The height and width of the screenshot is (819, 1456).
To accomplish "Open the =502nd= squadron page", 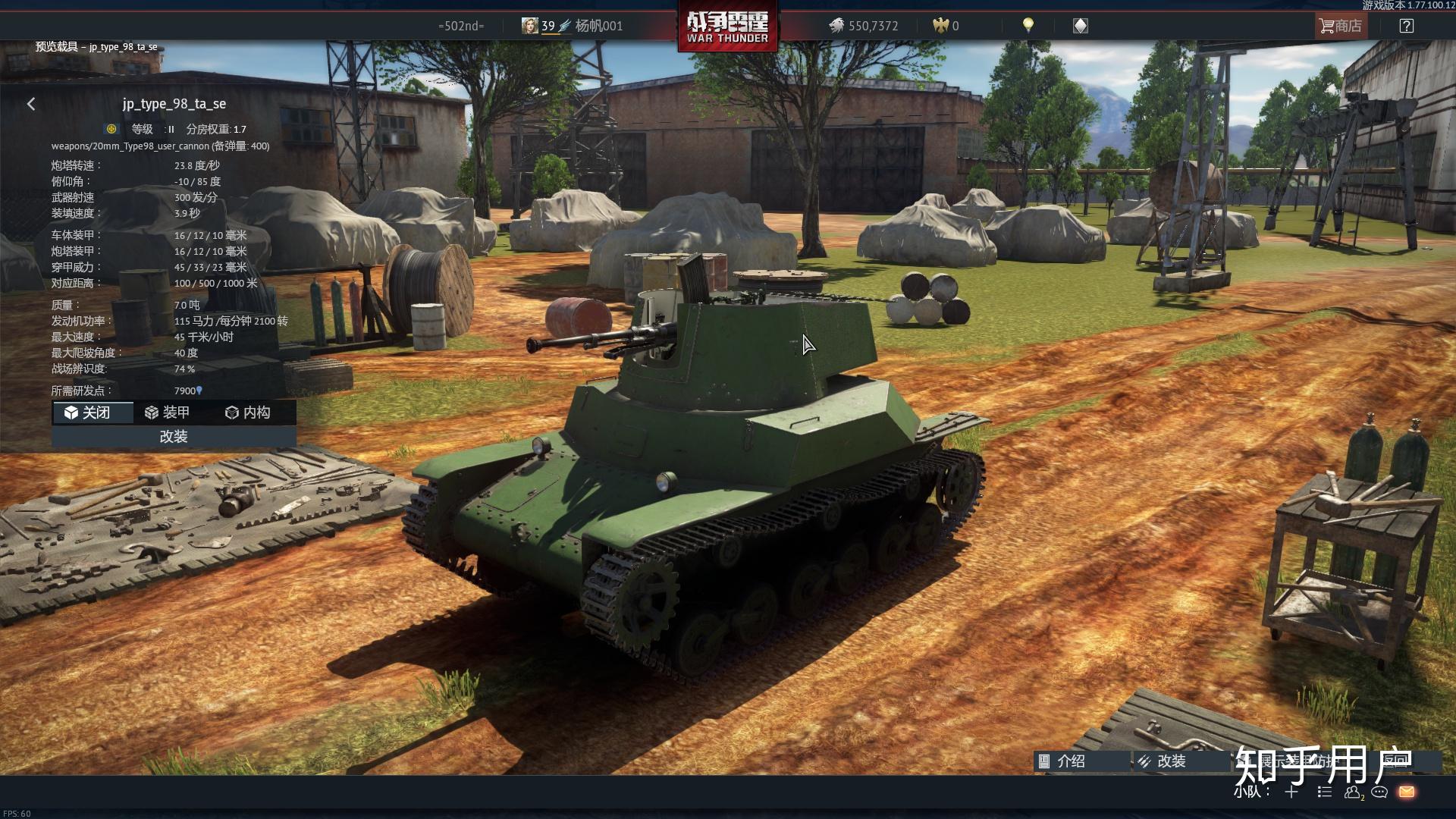I will (x=461, y=26).
